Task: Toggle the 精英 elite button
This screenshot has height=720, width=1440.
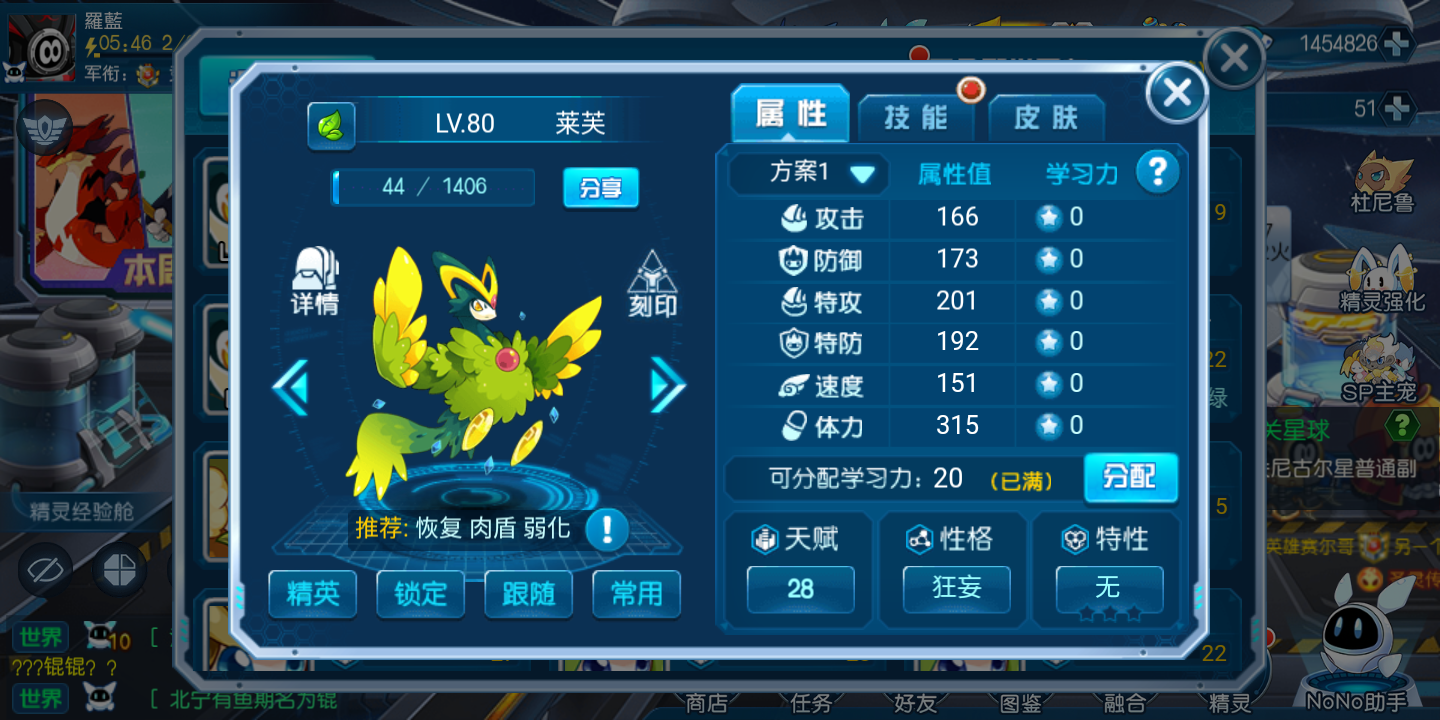Action: (x=313, y=594)
